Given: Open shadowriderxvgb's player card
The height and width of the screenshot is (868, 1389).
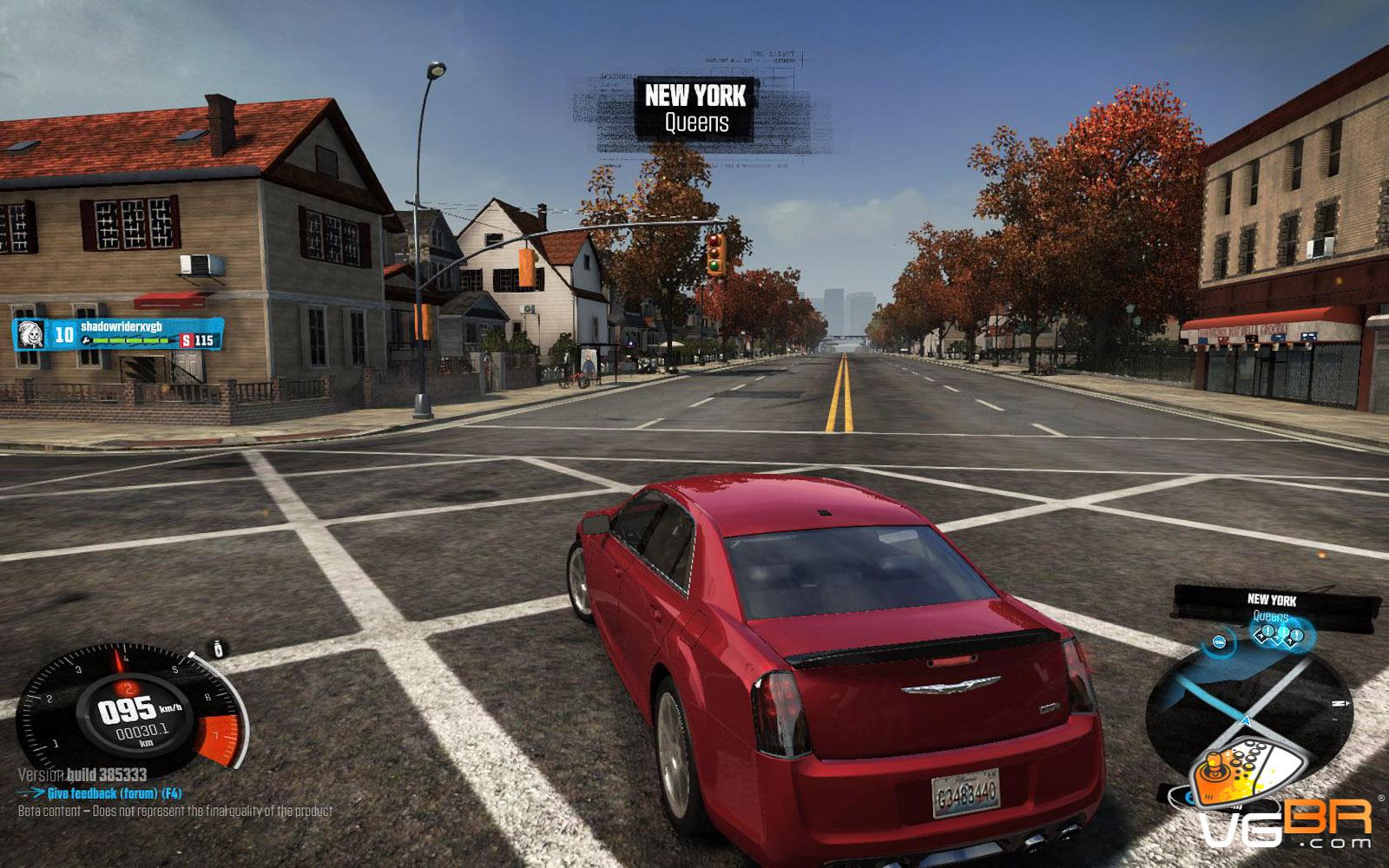Looking at the screenshot, I should tap(117, 333).
